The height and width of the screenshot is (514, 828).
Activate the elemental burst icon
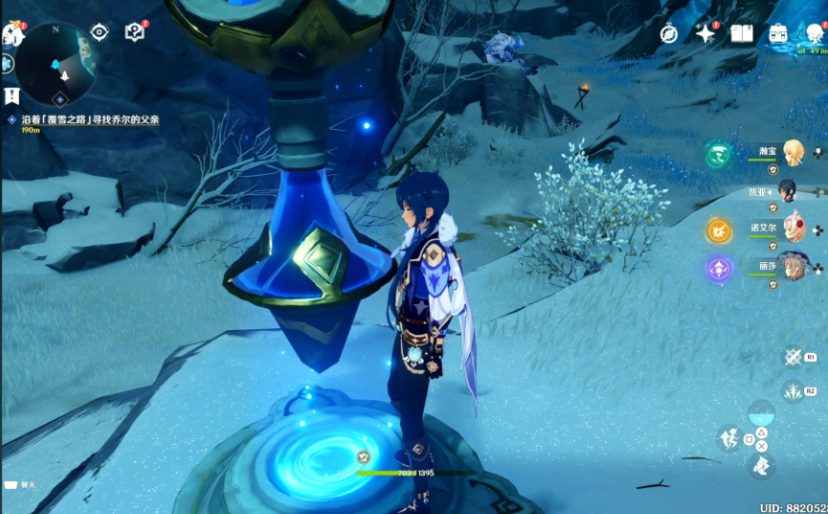coord(793,391)
